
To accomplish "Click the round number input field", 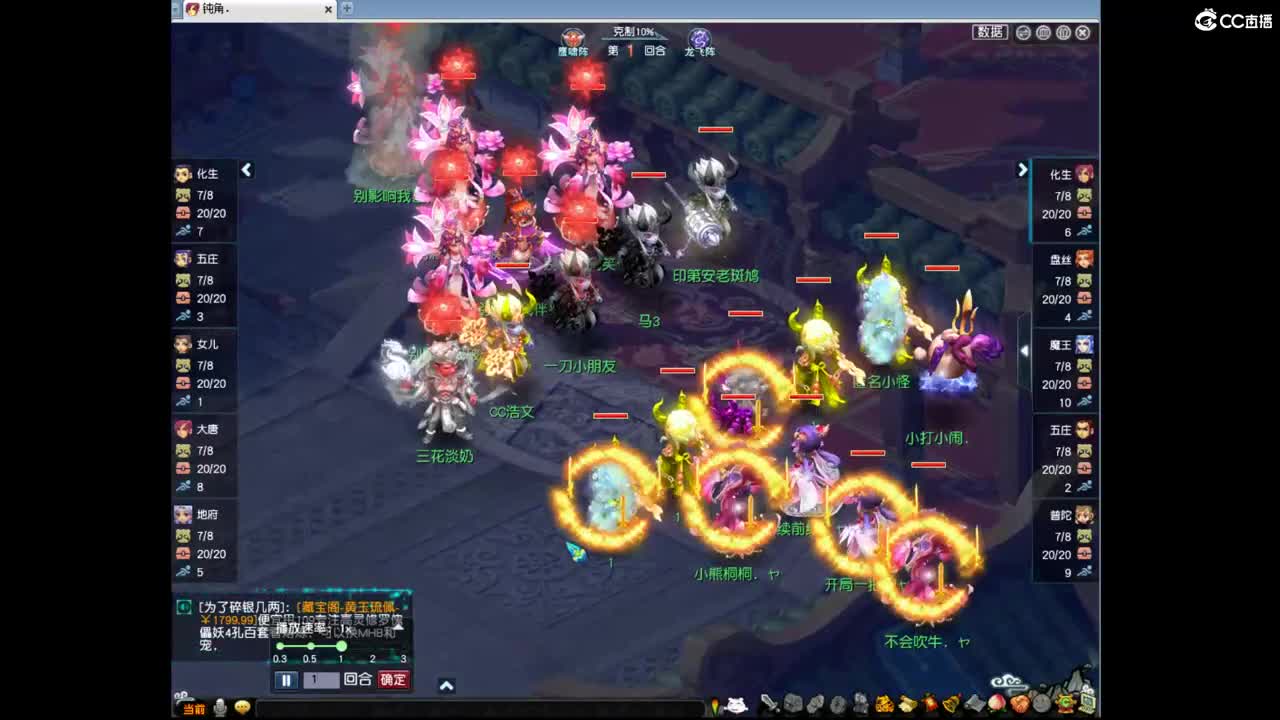I will pyautogui.click(x=321, y=680).
